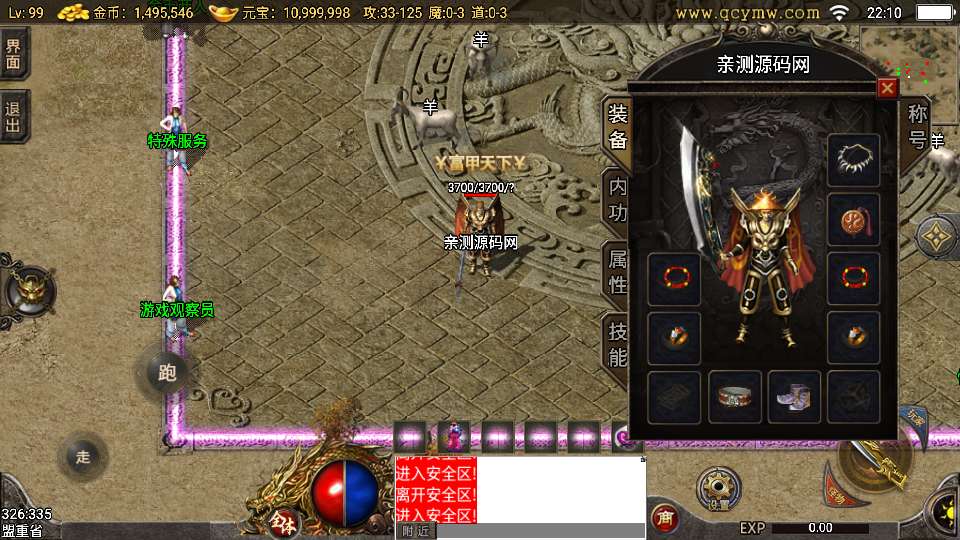Open the gear settings icon
The height and width of the screenshot is (540, 960).
click(719, 489)
